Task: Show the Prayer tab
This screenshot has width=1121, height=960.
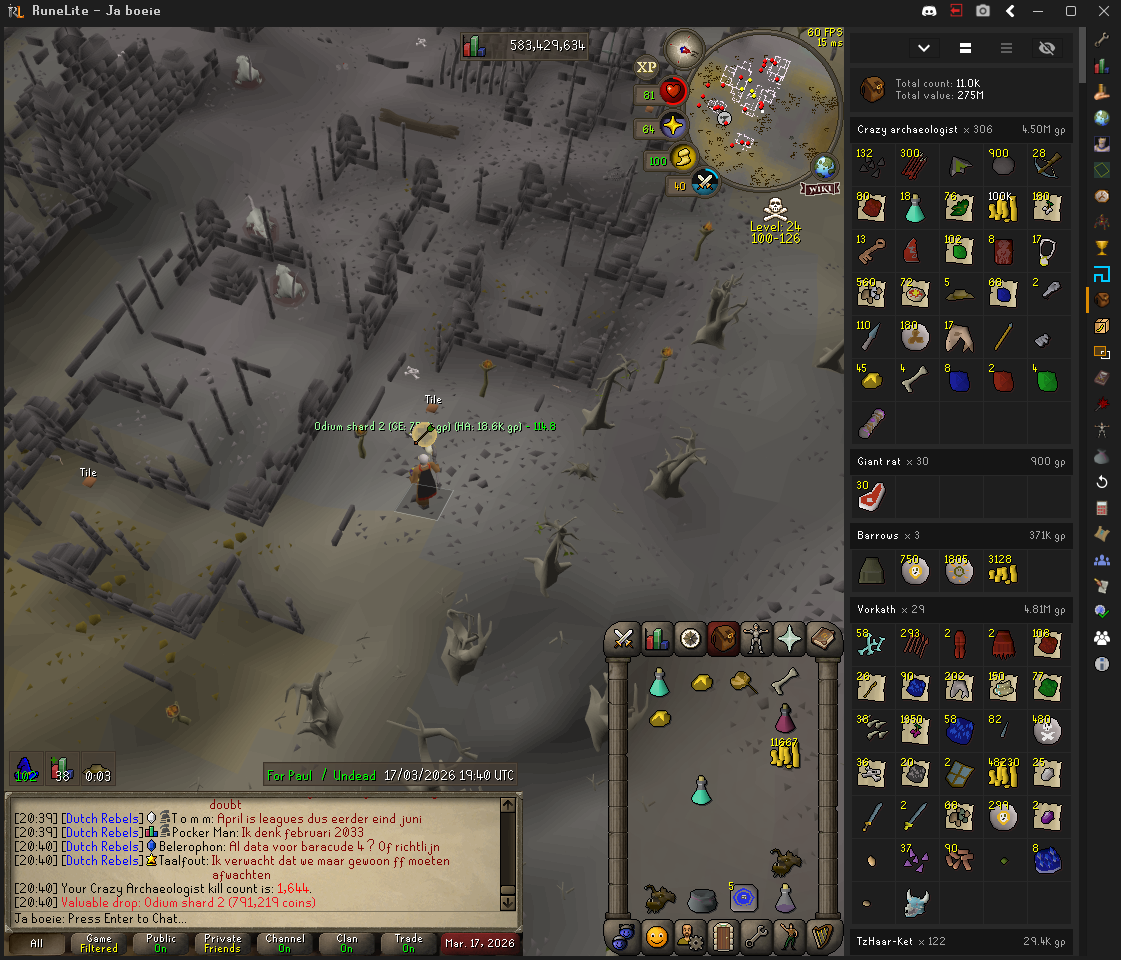Action: click(789, 638)
